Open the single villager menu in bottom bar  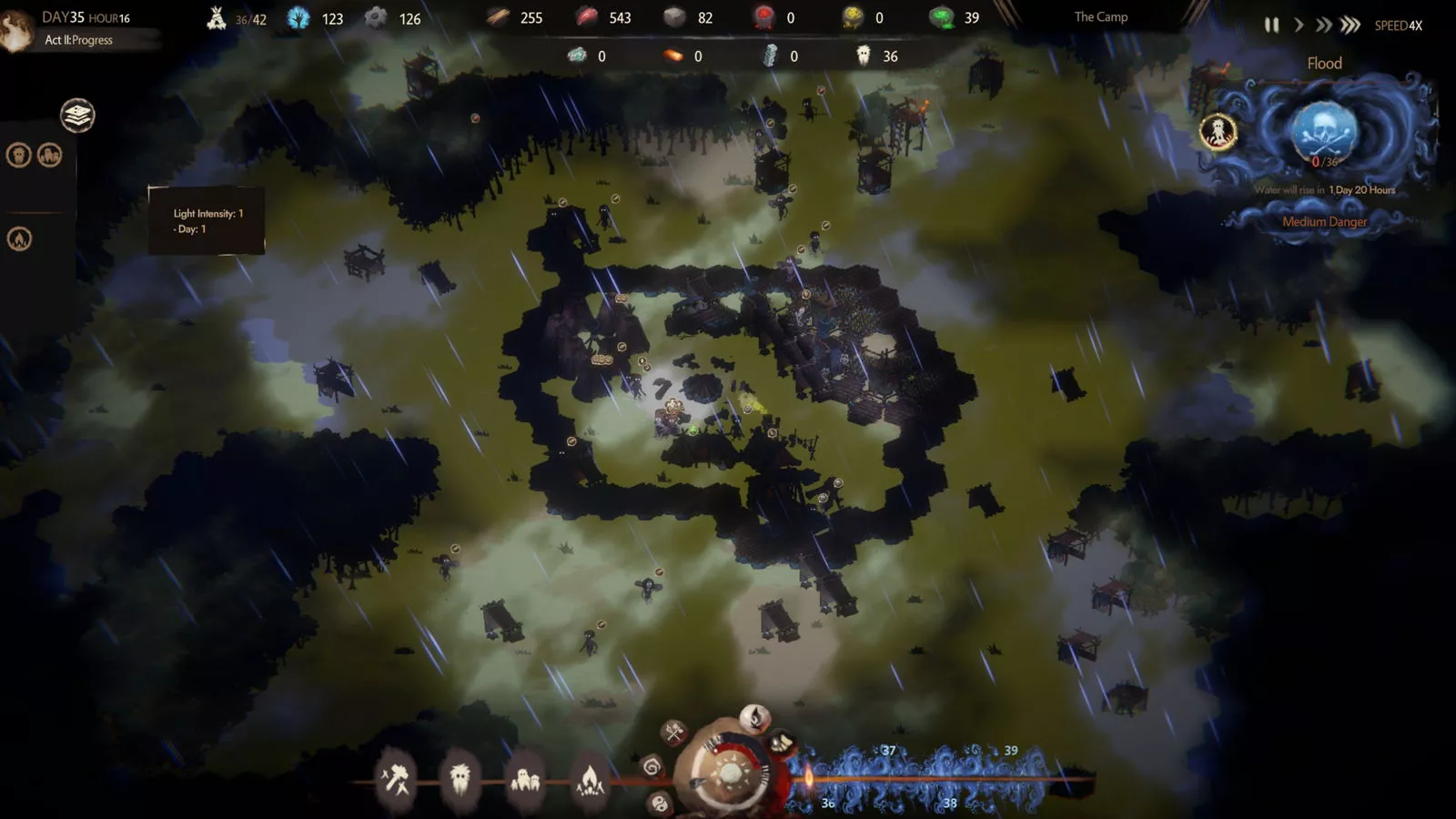click(460, 779)
